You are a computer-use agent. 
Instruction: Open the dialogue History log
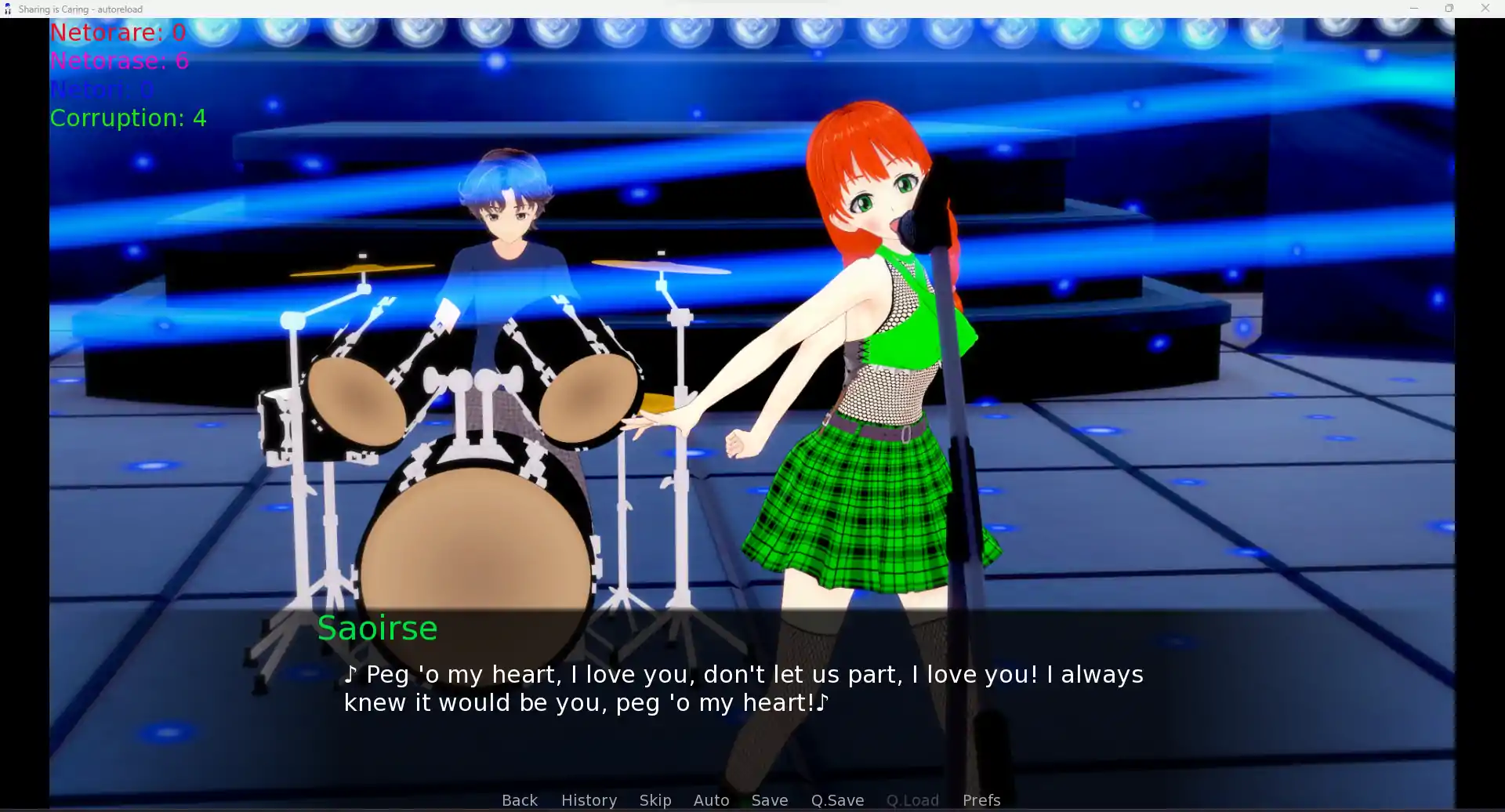(x=589, y=799)
